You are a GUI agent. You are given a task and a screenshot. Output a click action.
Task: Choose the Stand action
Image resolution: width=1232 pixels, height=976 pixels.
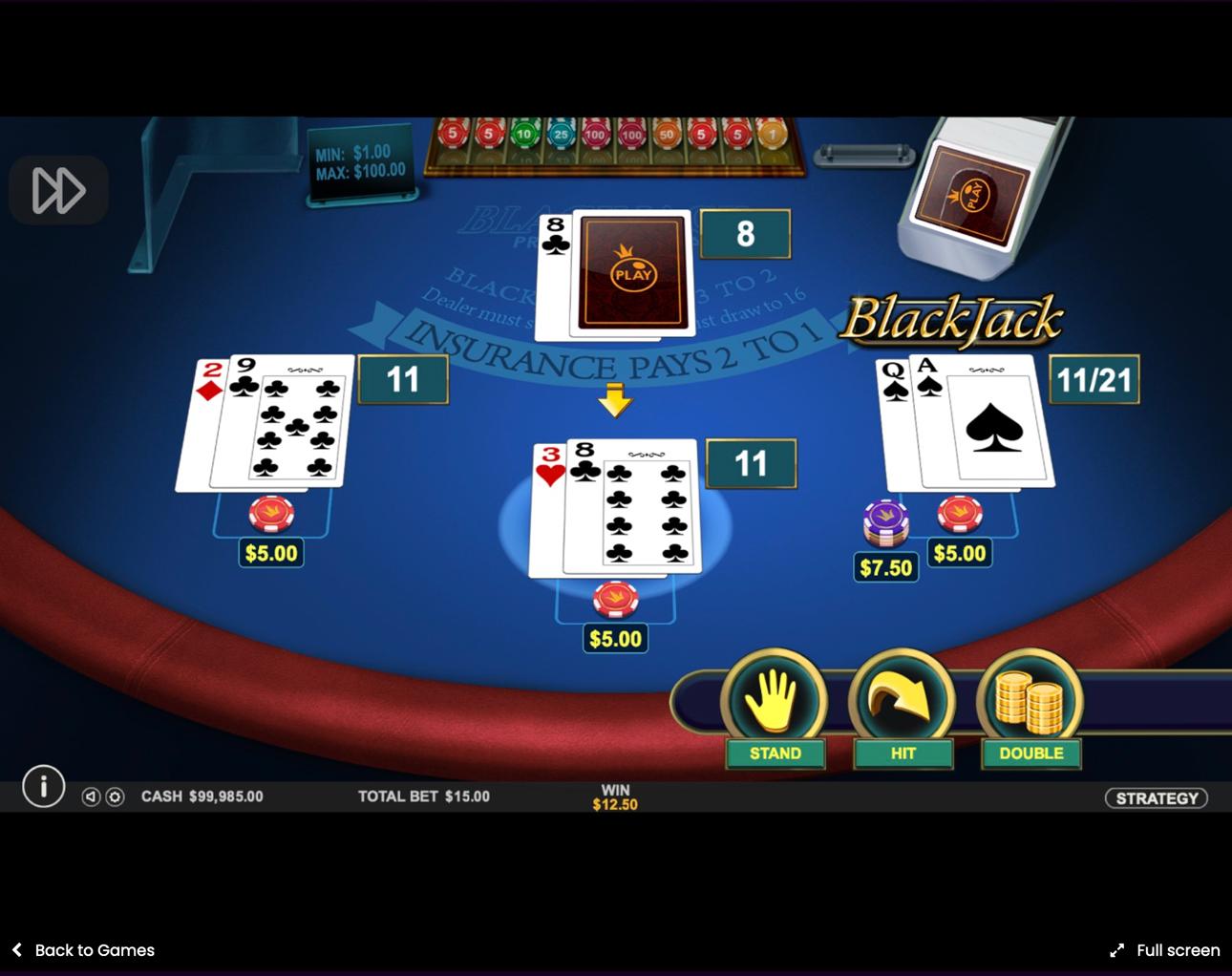pos(774,709)
